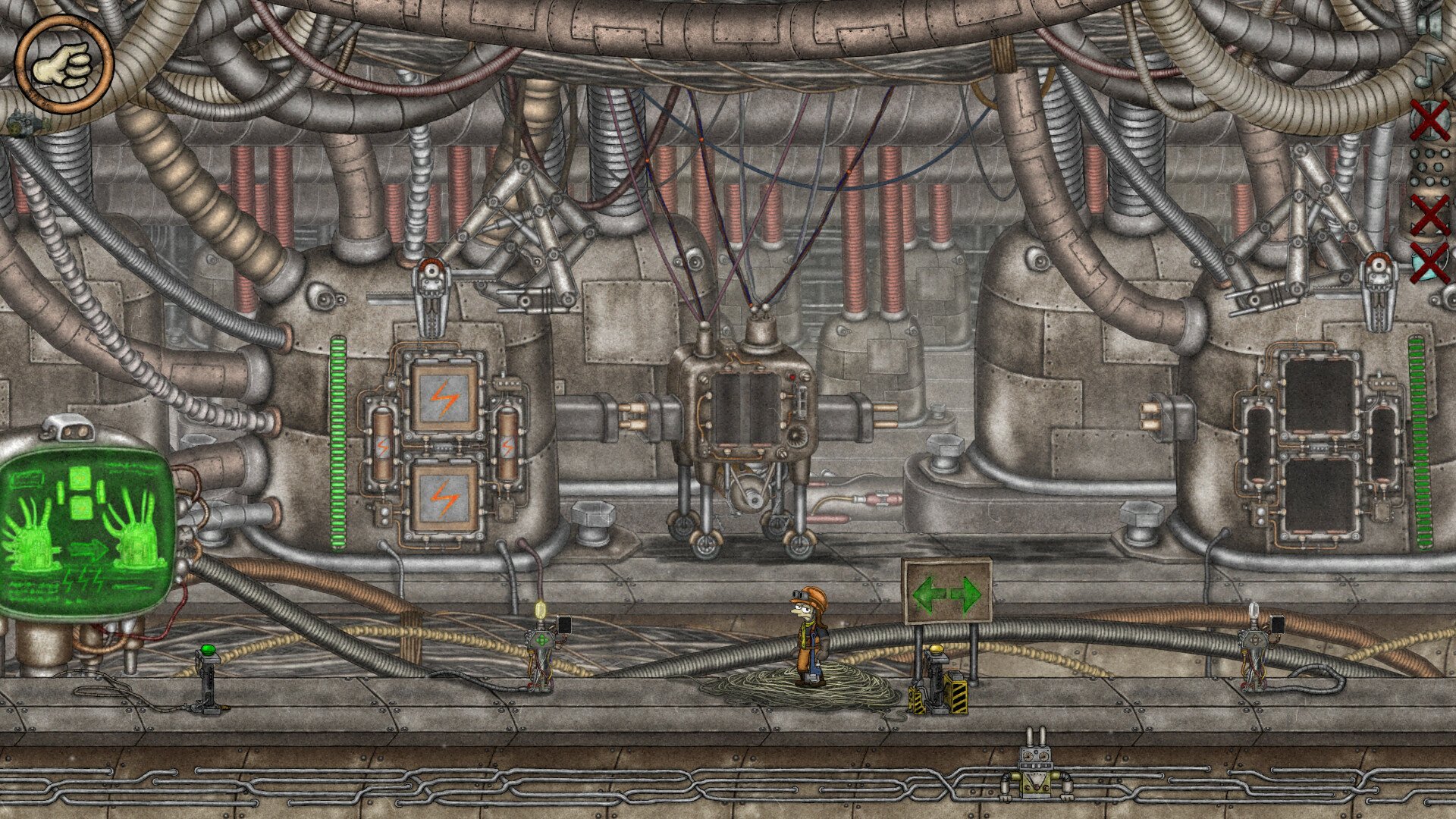The height and width of the screenshot is (819, 1456).
Task: Toggle the red X below the music note
Action: [1429, 120]
